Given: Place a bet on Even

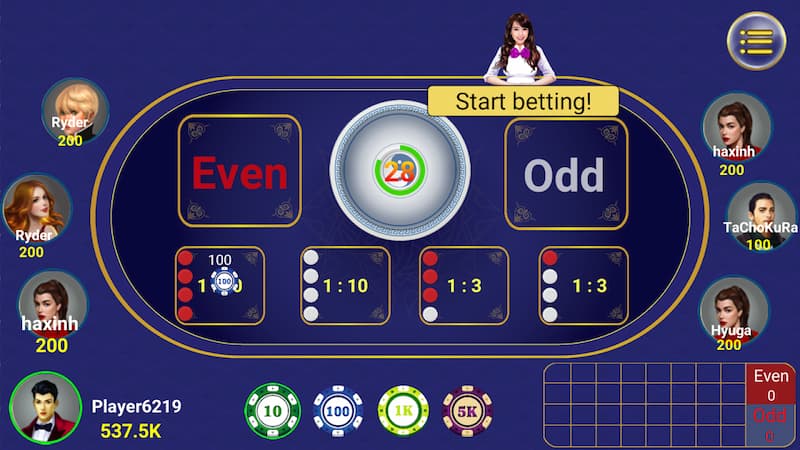Looking at the screenshot, I should click(239, 172).
